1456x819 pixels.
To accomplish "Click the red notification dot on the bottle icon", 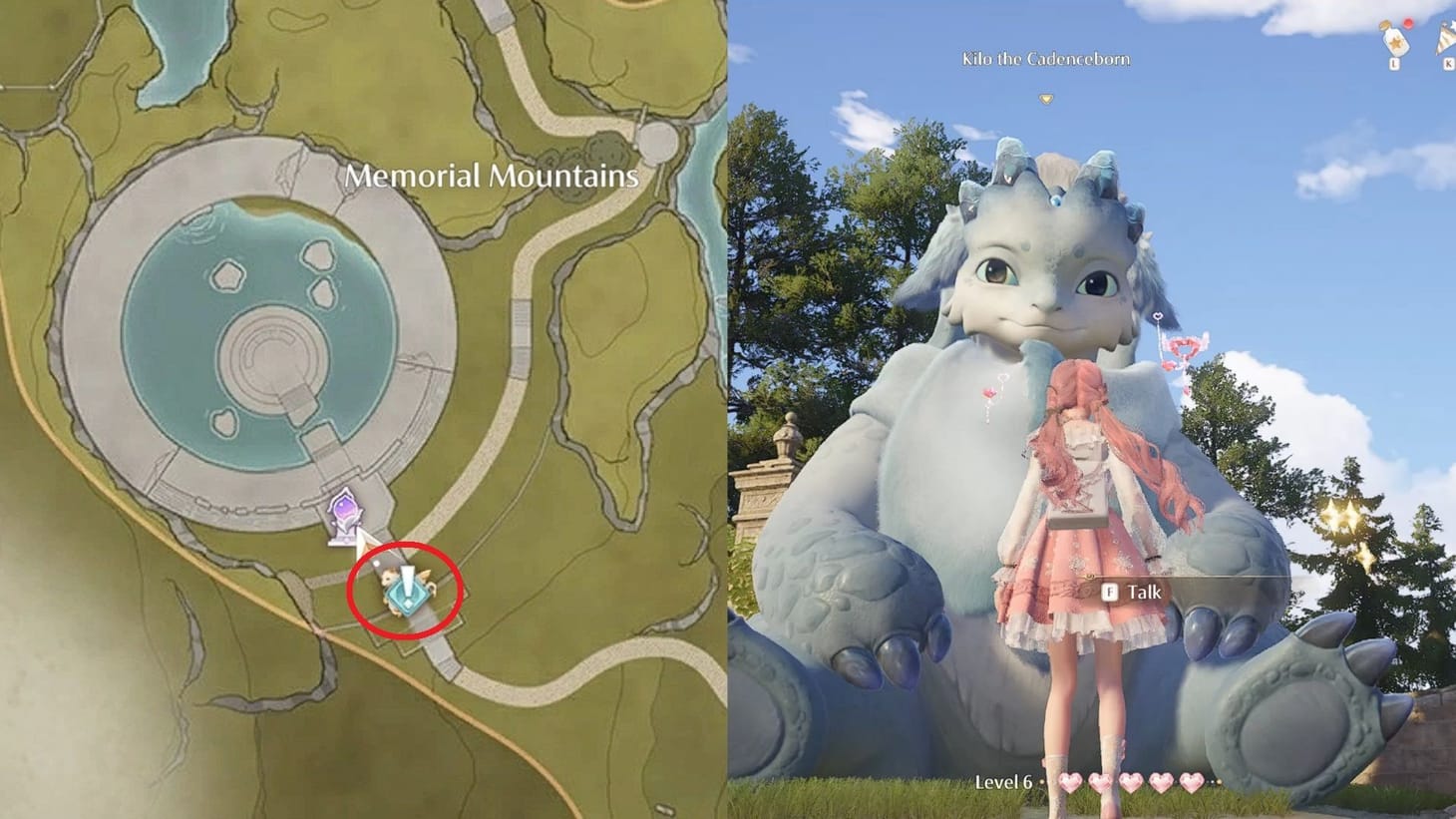I will (x=1408, y=23).
